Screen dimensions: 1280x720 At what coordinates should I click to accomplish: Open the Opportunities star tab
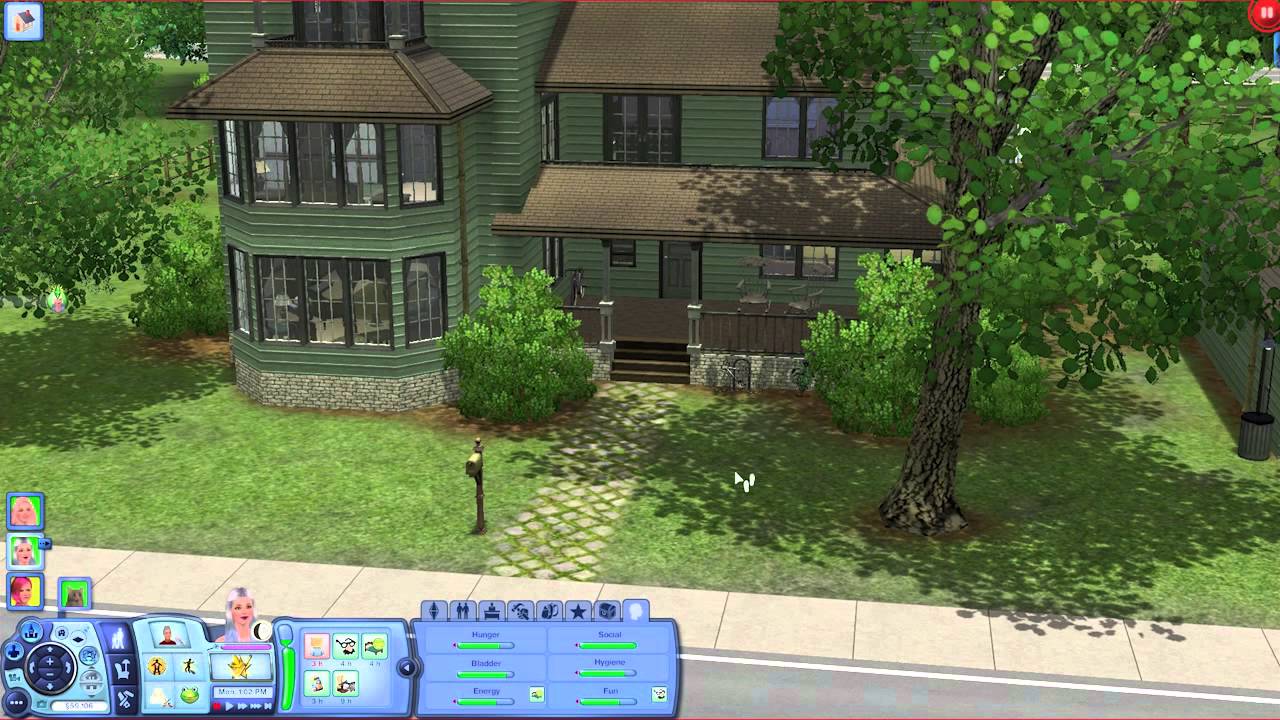(x=577, y=608)
